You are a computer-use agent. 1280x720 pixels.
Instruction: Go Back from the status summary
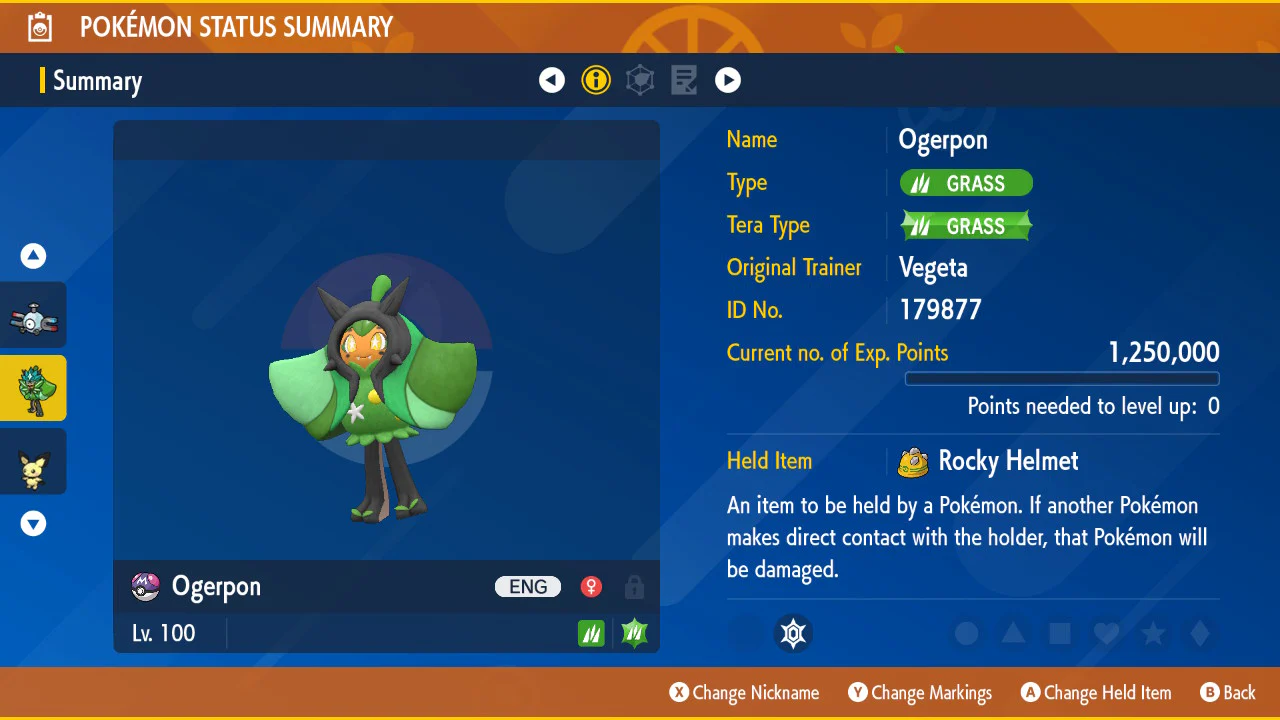1228,693
